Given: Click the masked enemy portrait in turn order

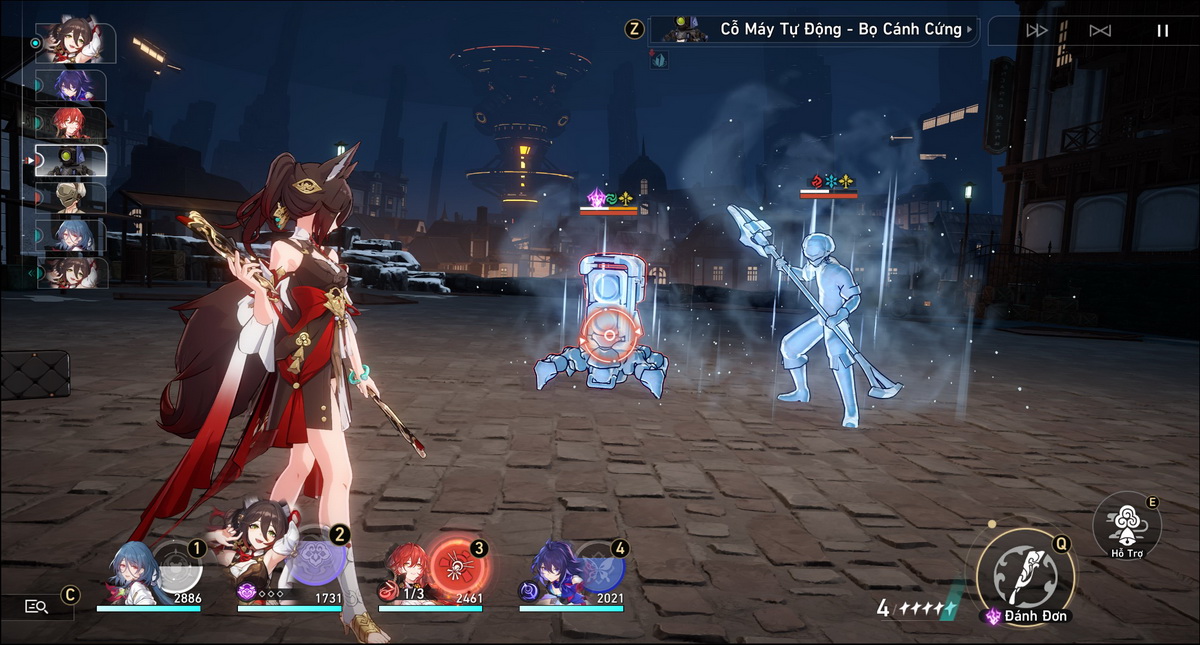Looking at the screenshot, I should tap(71, 197).
